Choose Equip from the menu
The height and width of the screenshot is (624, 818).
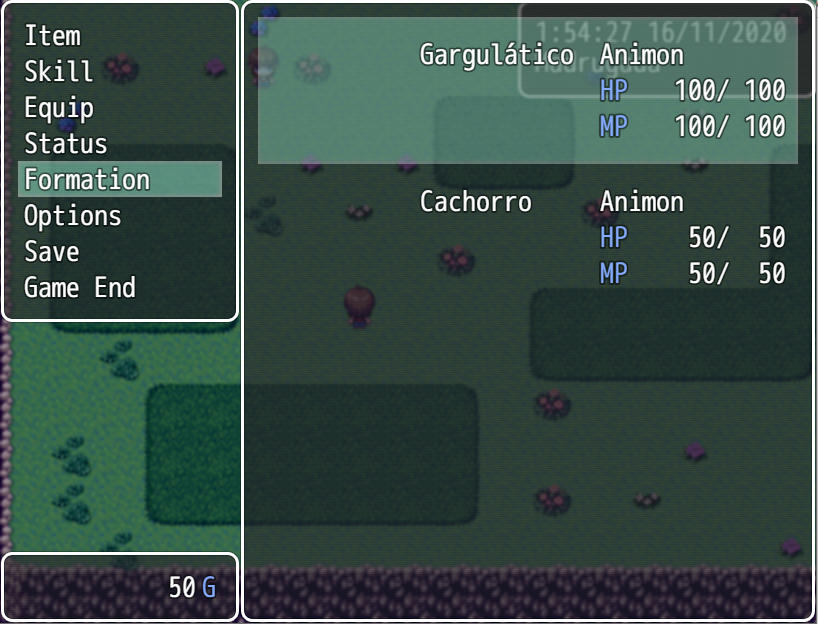click(59, 108)
